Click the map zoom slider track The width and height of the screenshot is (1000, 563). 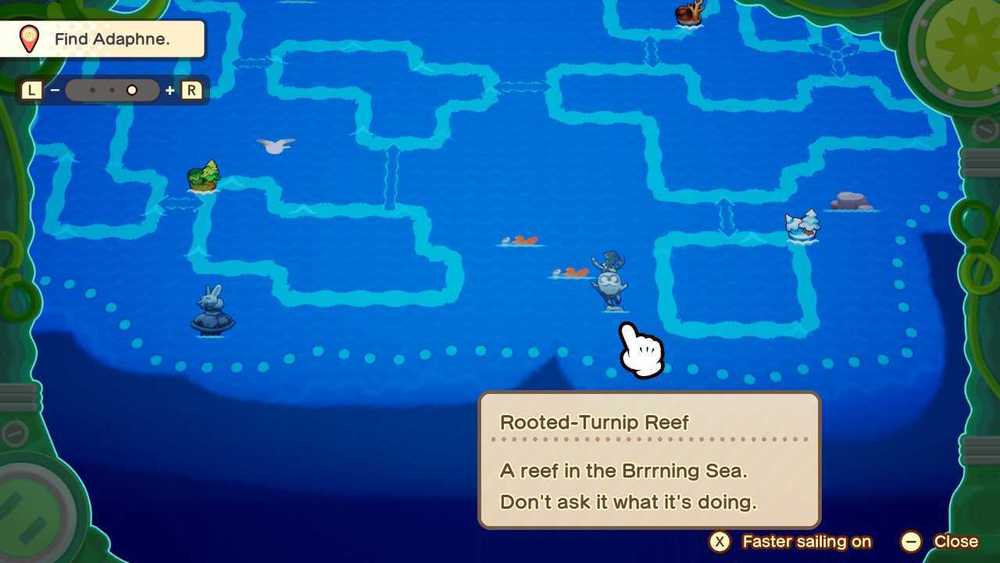pos(111,90)
